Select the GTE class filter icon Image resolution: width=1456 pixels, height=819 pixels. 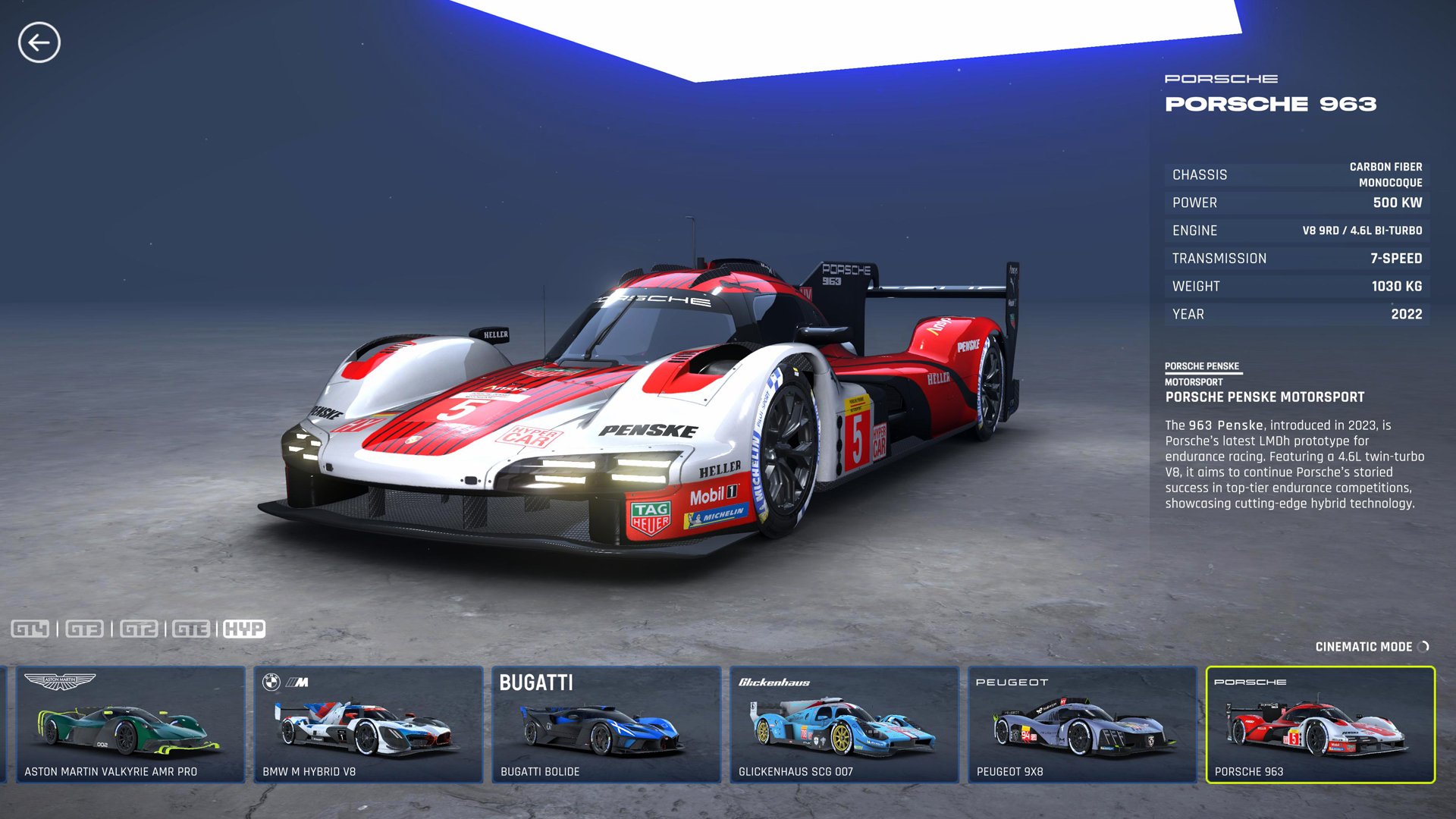190,629
